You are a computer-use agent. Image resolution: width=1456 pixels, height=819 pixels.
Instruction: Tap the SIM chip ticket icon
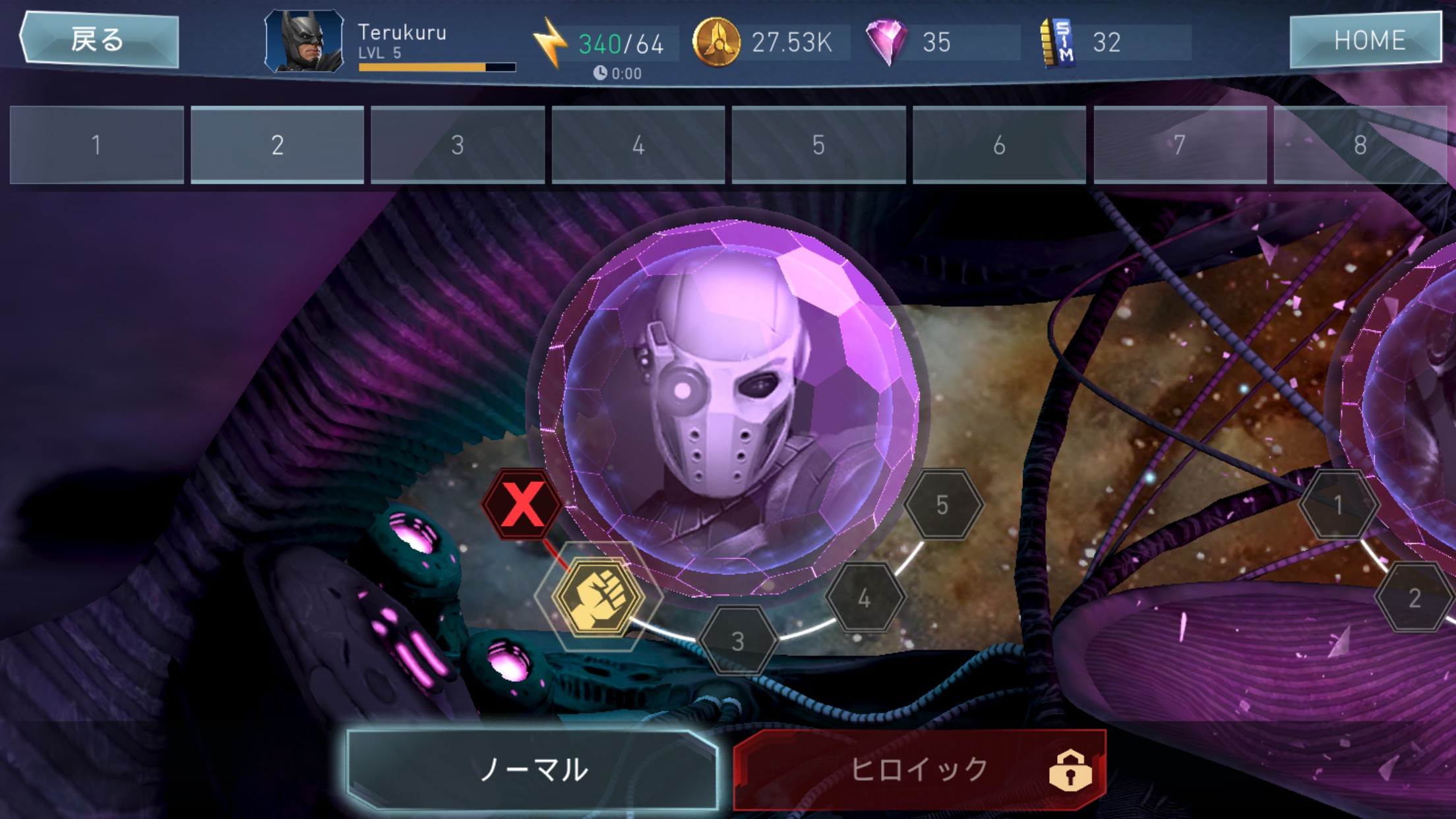pyautogui.click(x=1058, y=43)
